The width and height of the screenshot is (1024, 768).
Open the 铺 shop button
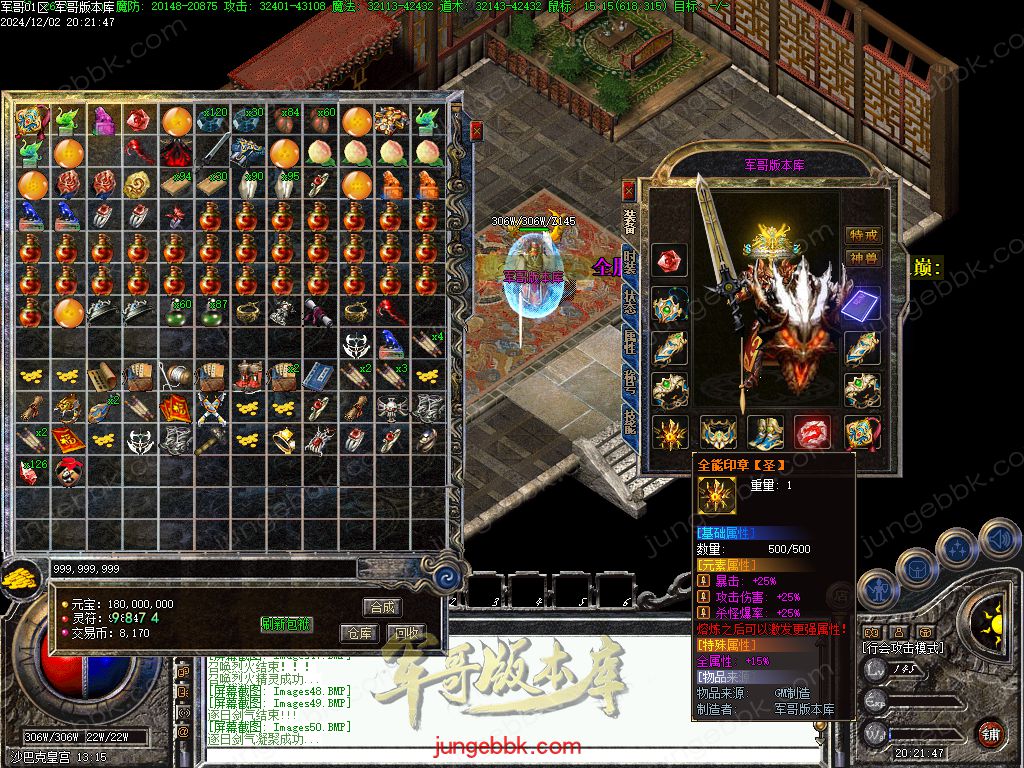coord(991,733)
